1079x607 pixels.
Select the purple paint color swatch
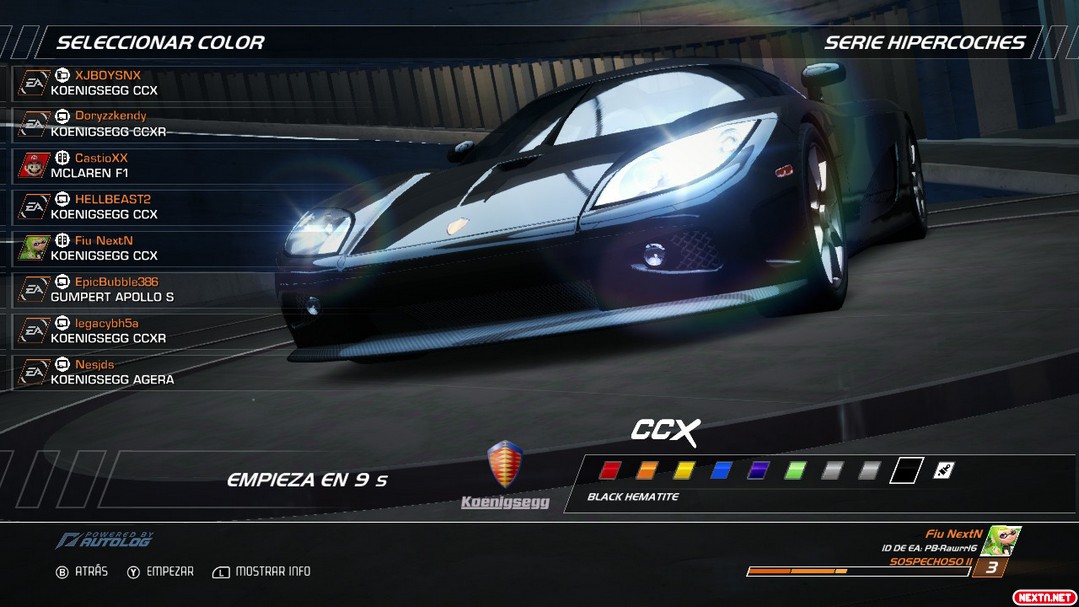pyautogui.click(x=758, y=470)
